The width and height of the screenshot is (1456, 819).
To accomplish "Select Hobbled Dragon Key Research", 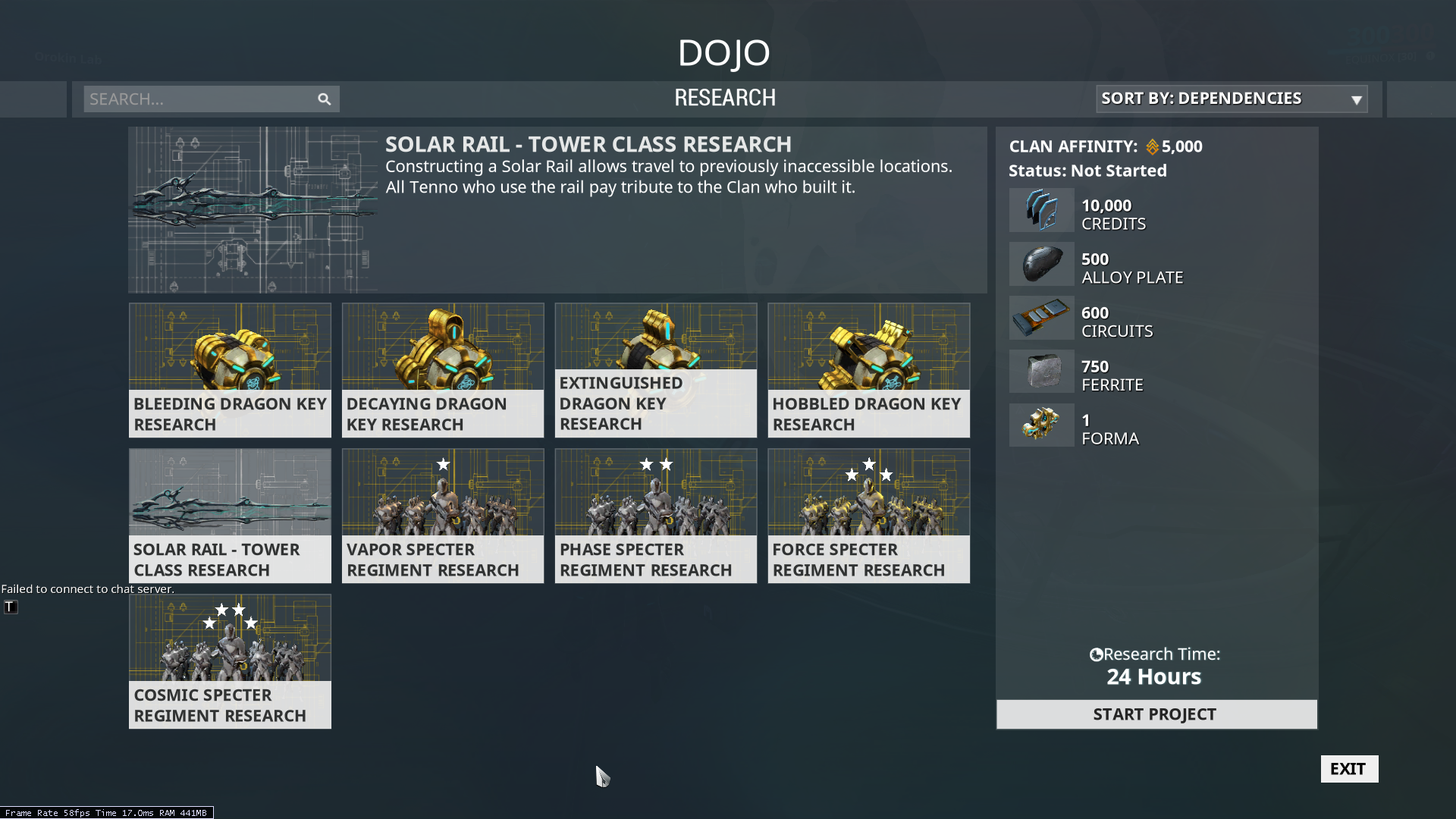I will (868, 370).
